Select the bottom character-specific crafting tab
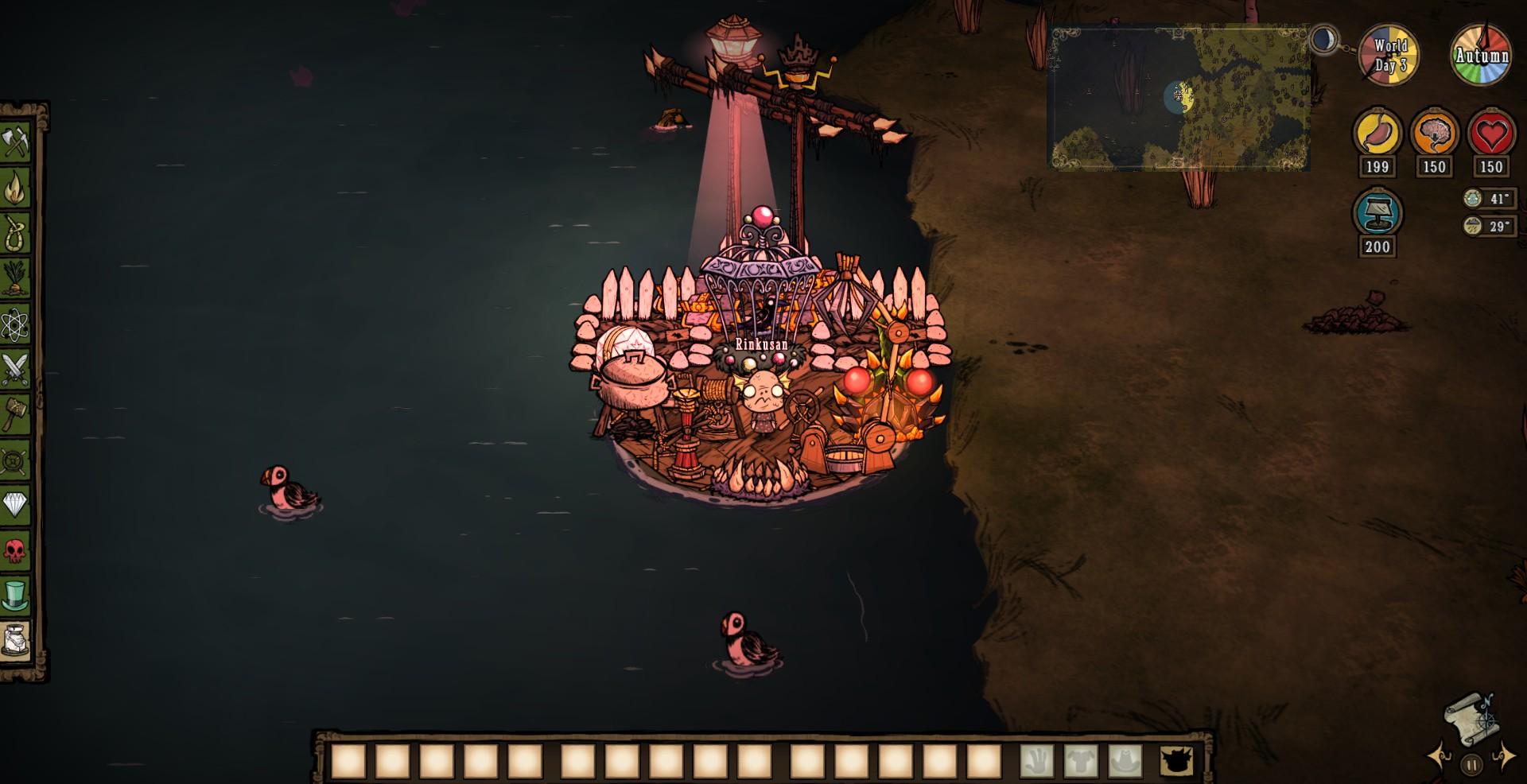This screenshot has width=1527, height=784. coord(15,639)
